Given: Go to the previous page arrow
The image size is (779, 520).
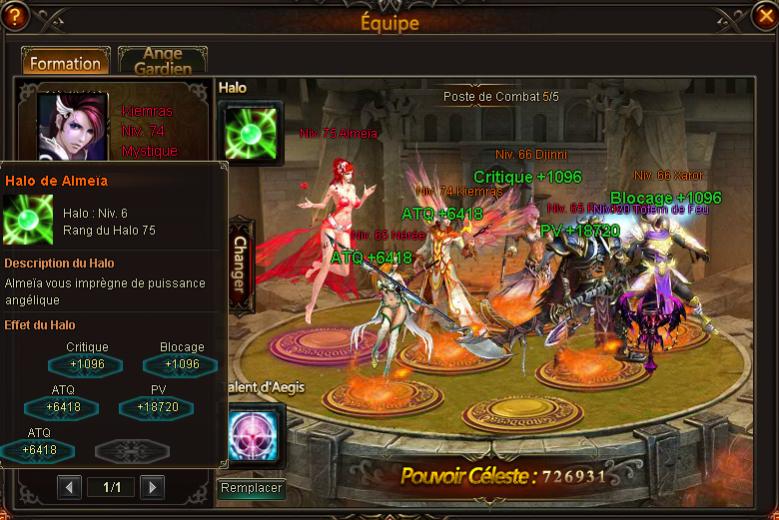Looking at the screenshot, I should coord(69,487).
